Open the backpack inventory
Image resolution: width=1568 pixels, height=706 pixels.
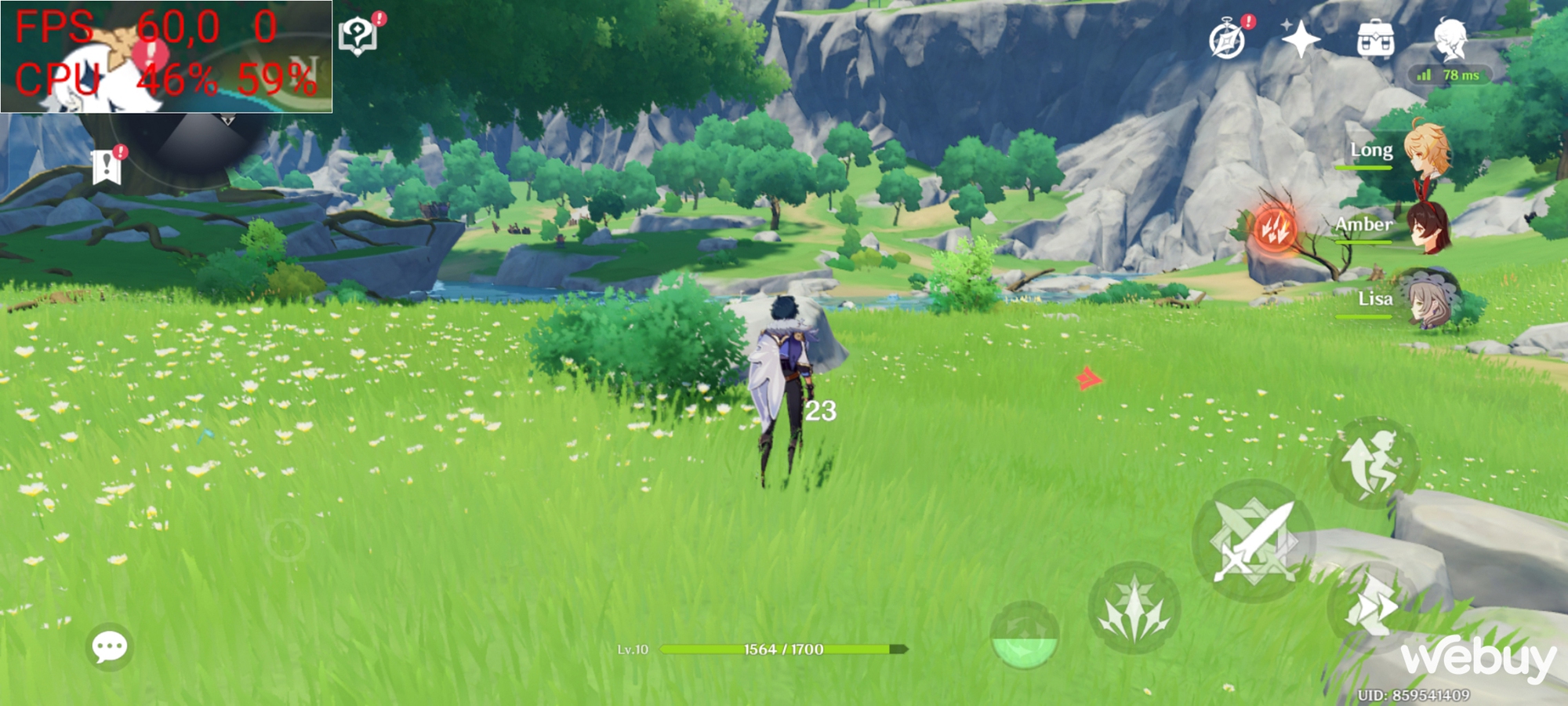click(1375, 38)
